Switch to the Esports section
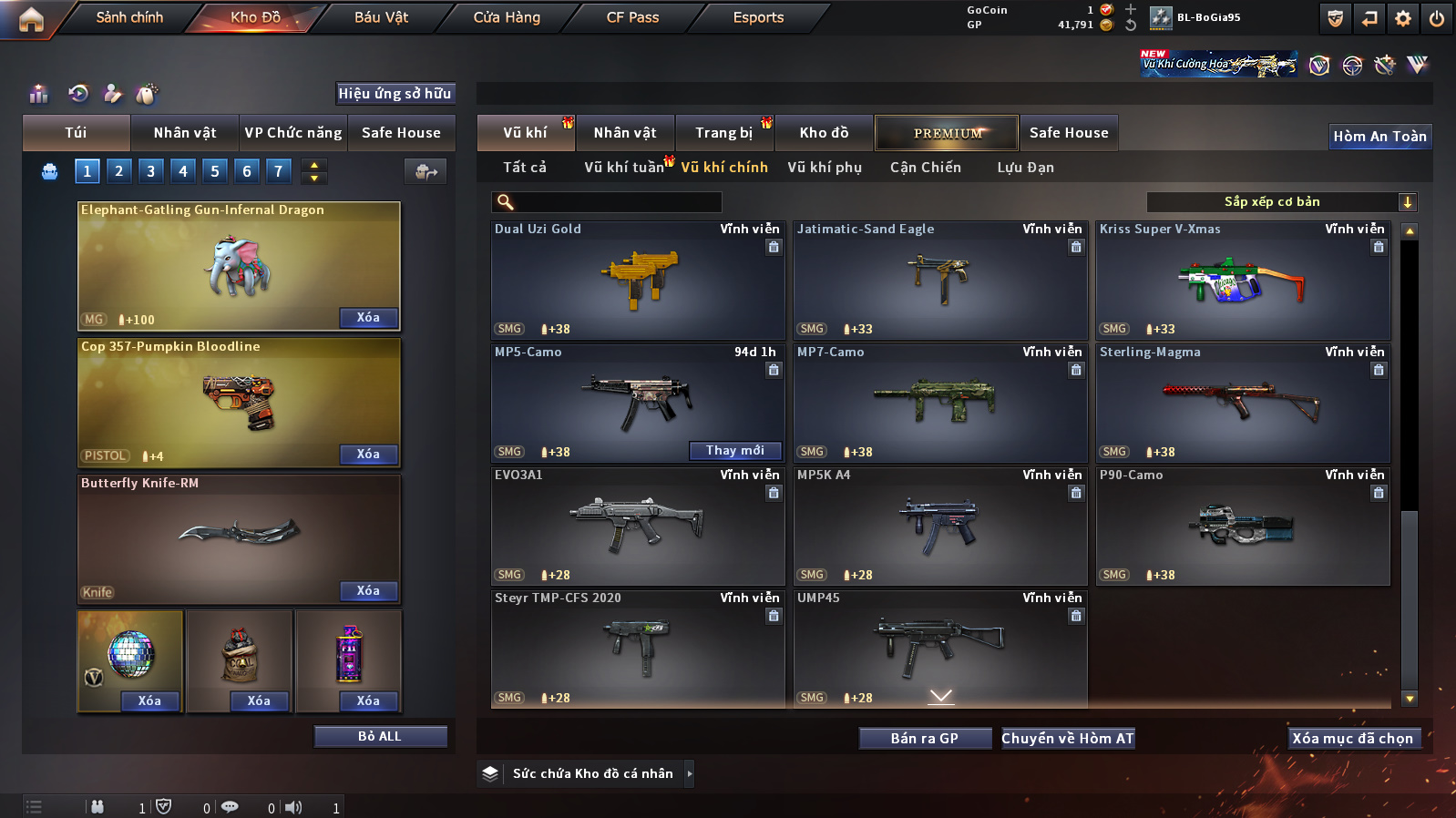 coord(758,17)
